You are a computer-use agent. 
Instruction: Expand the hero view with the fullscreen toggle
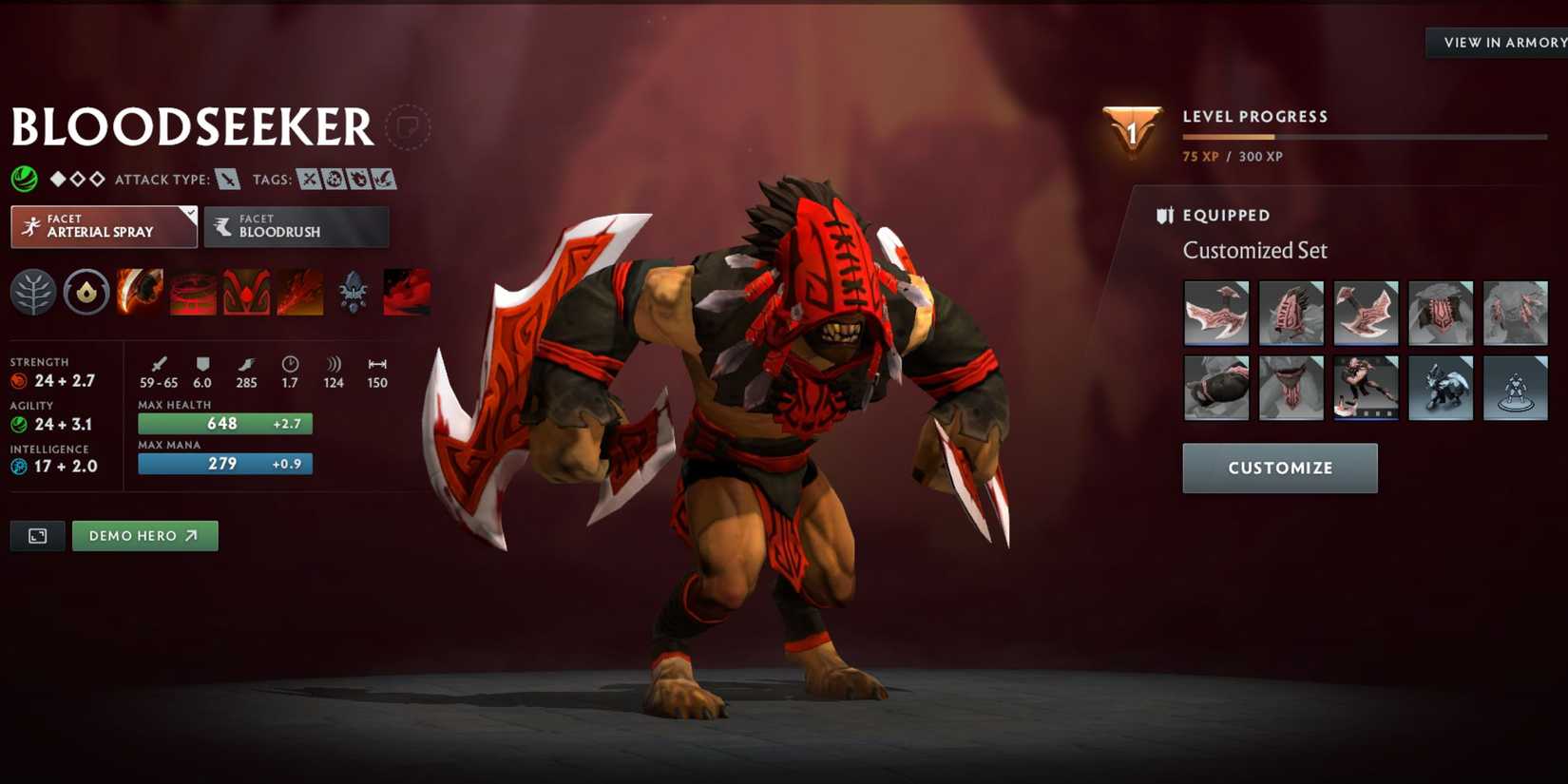[36, 535]
